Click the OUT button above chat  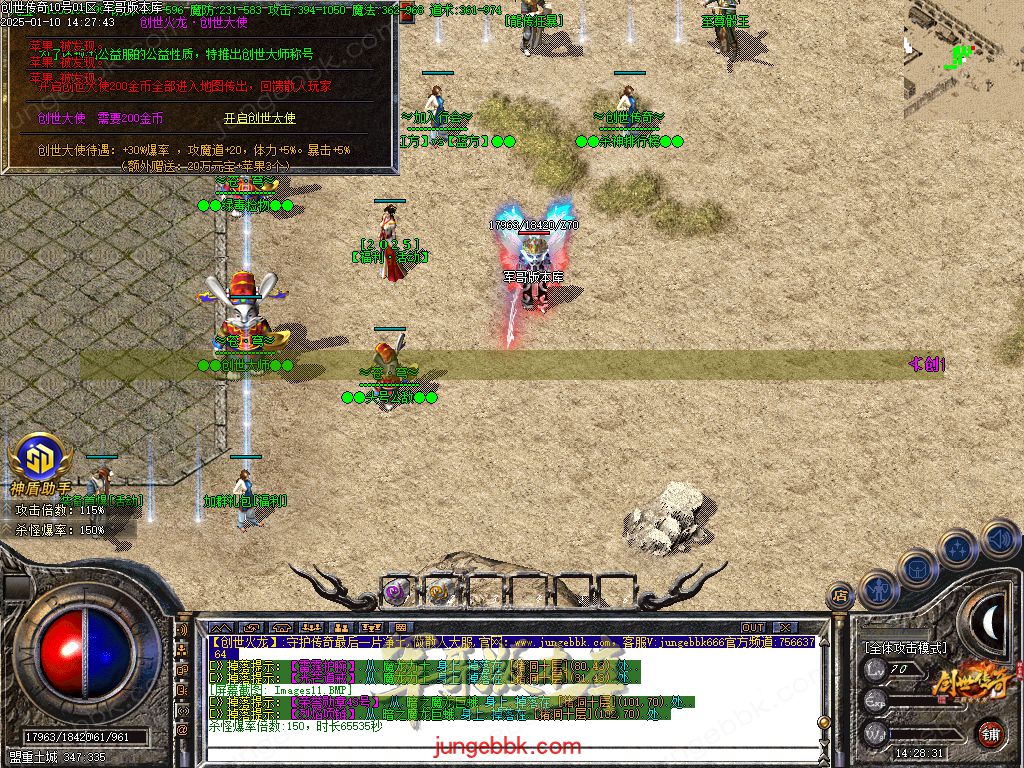pyautogui.click(x=753, y=627)
